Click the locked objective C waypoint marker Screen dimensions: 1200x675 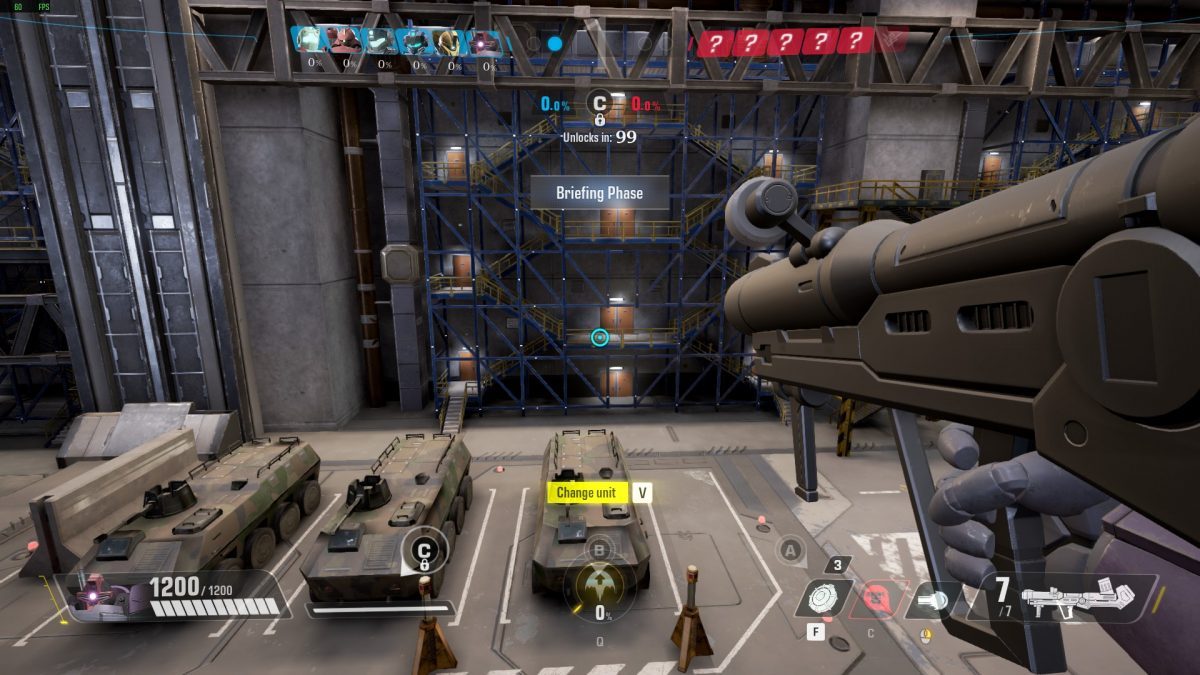424,552
